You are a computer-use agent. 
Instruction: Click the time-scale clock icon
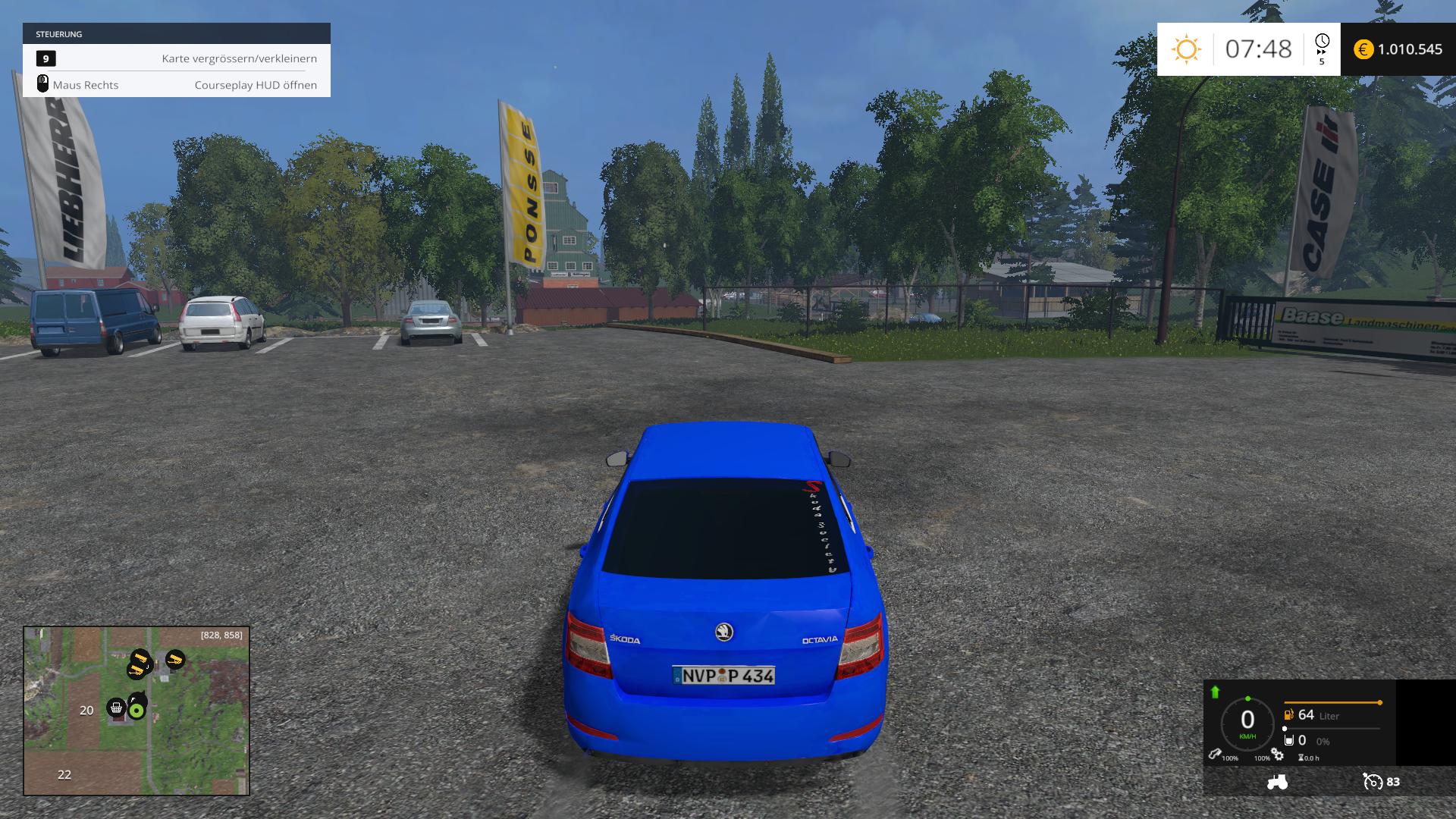[1322, 42]
